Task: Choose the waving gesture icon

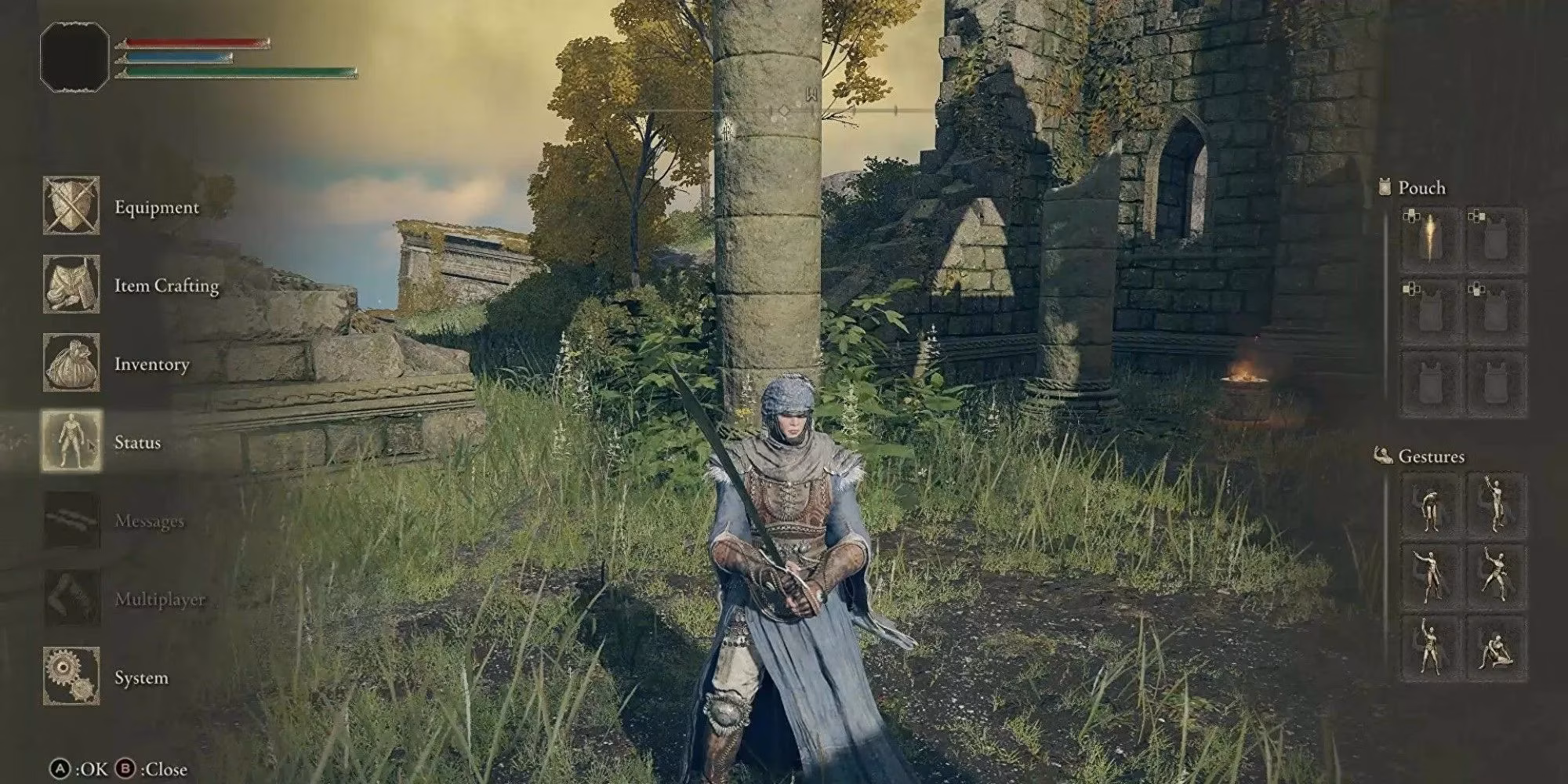Action: click(x=1496, y=506)
